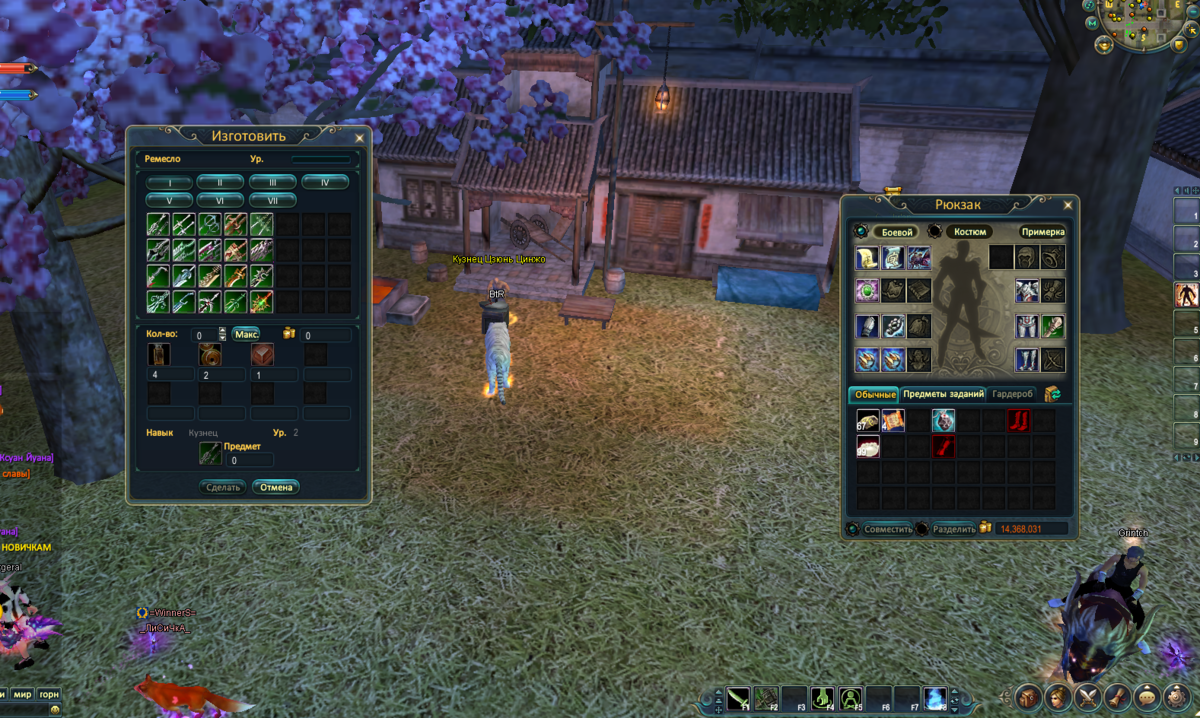This screenshot has width=1200, height=718.
Task: Click the Примерка button
Action: click(1042, 232)
